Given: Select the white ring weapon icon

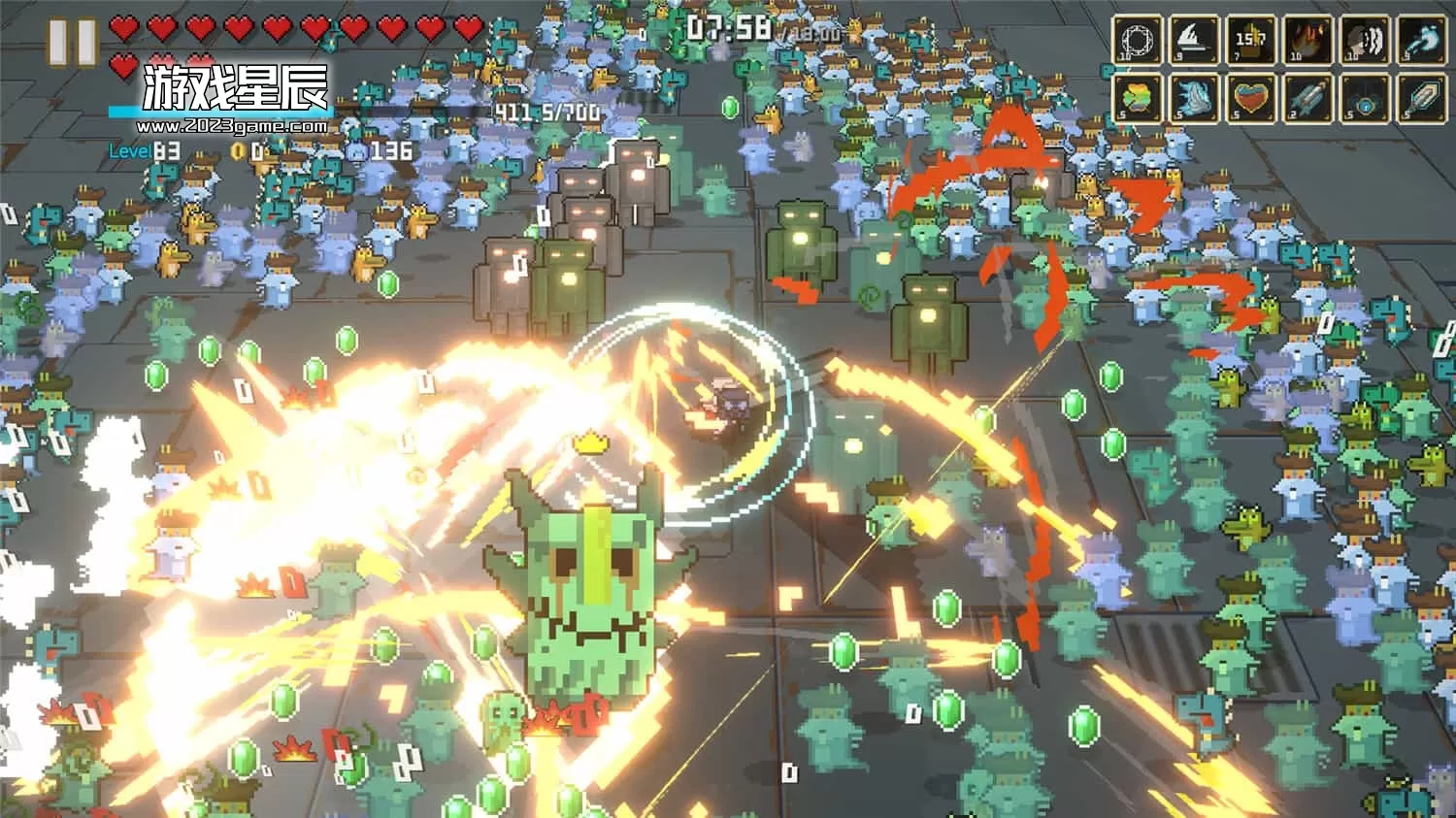Looking at the screenshot, I should pyautogui.click(x=1137, y=40).
